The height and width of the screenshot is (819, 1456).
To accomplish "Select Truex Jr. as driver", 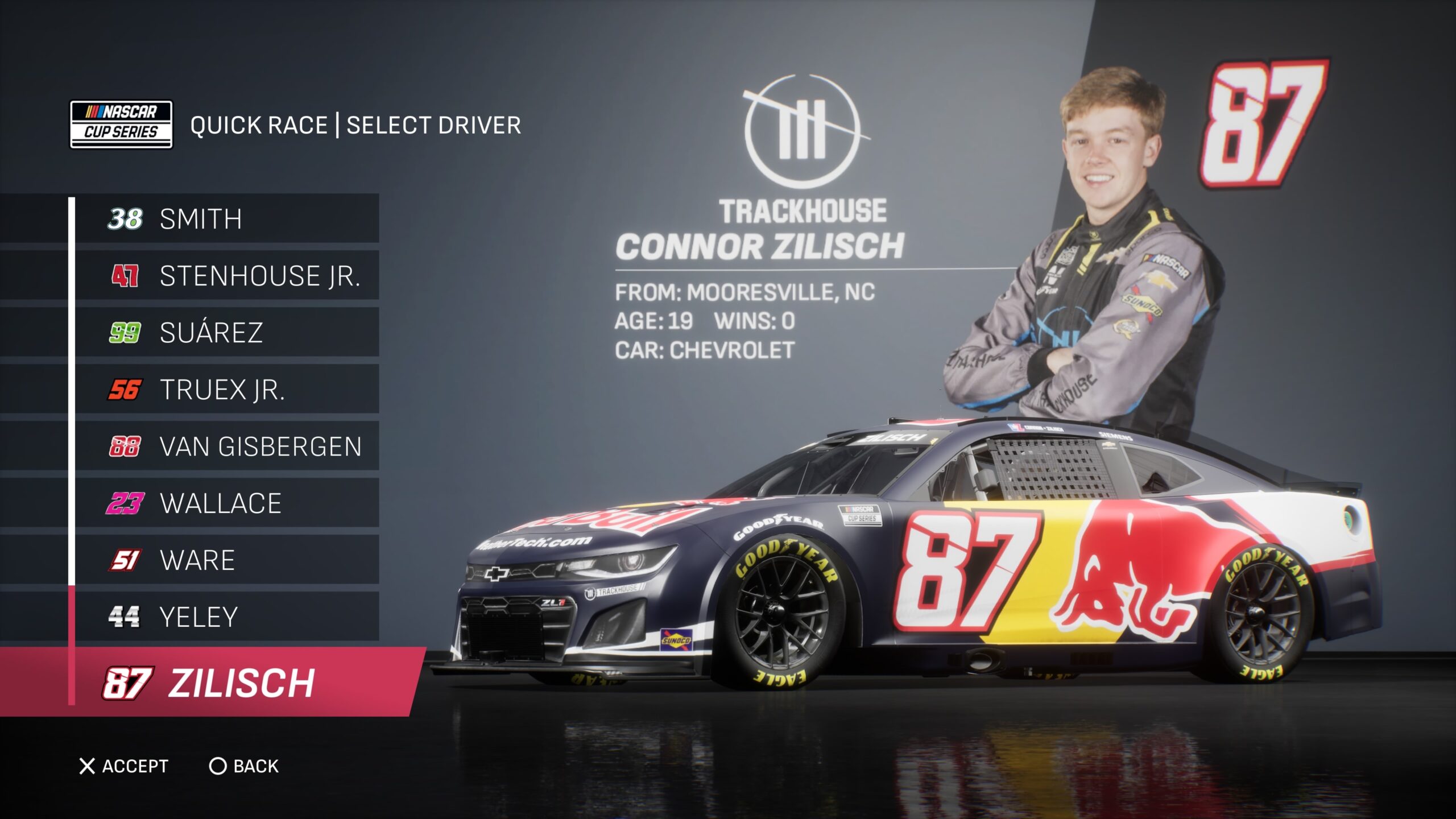I will tap(227, 390).
